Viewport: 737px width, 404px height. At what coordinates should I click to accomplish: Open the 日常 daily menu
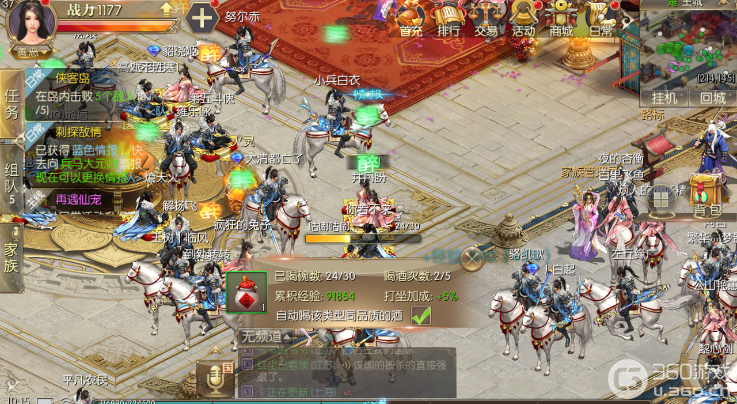[x=600, y=18]
